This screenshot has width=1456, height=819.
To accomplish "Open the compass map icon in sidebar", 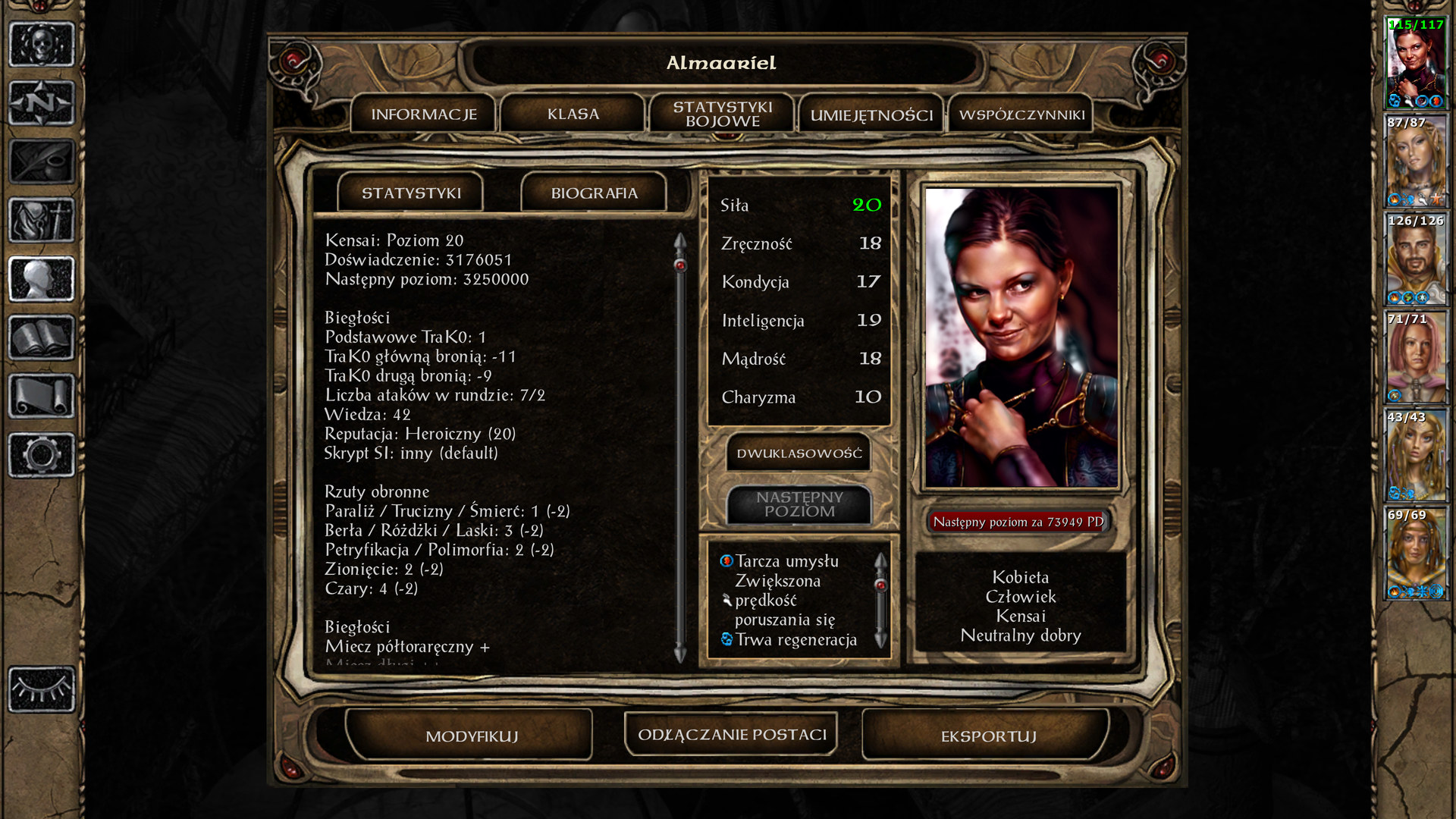I will [x=42, y=102].
